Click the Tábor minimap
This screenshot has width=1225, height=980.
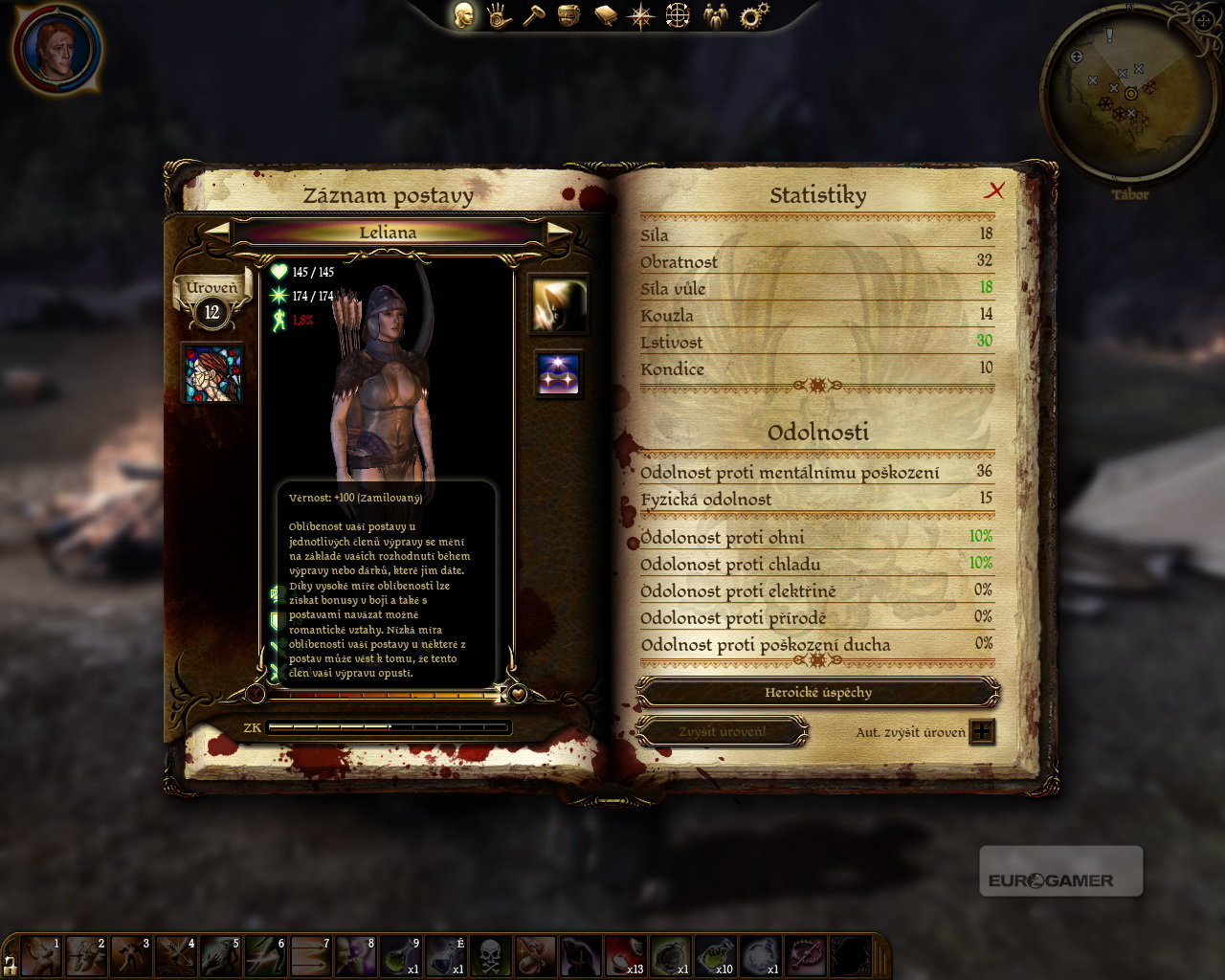[x=1129, y=94]
